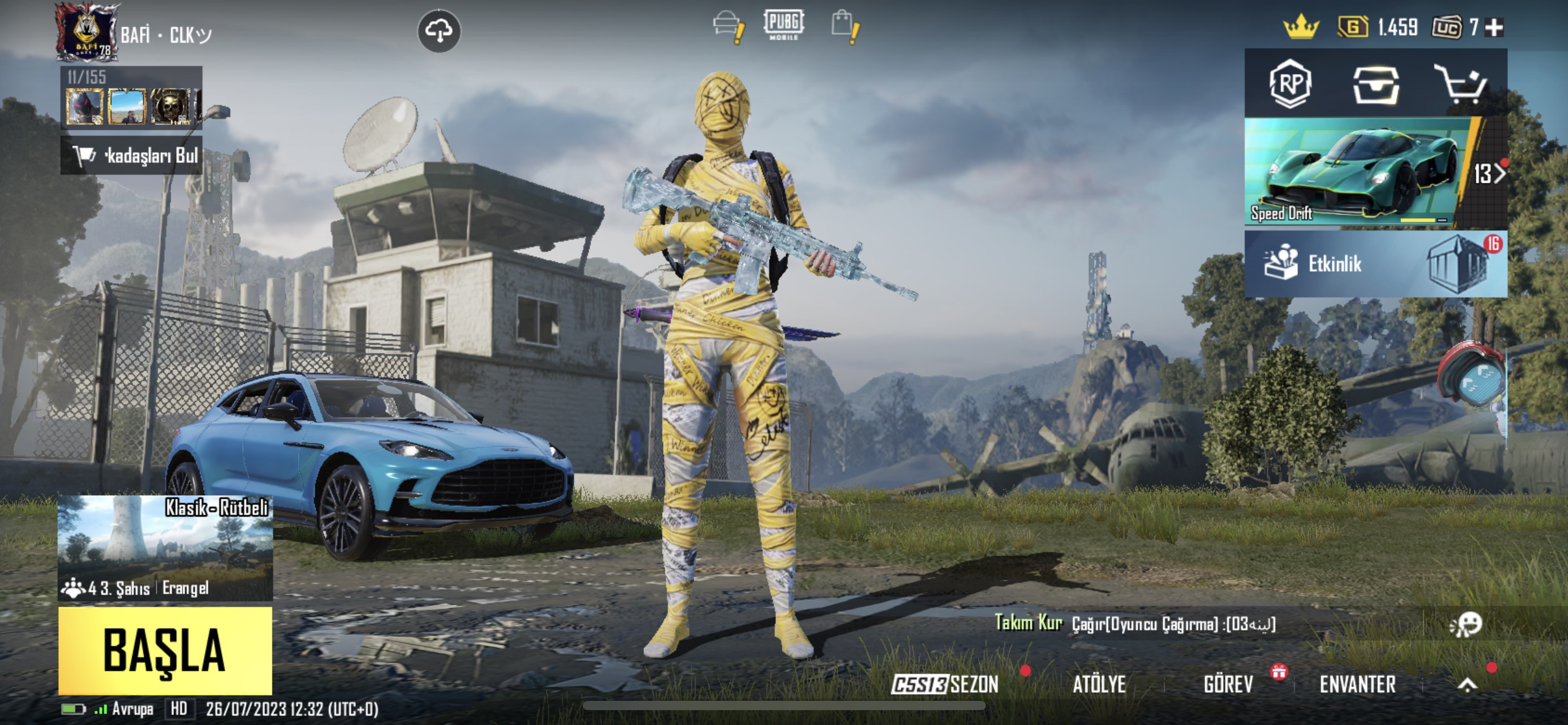The width and height of the screenshot is (1568, 725).
Task: Open the find teammates button
Action: click(131, 156)
